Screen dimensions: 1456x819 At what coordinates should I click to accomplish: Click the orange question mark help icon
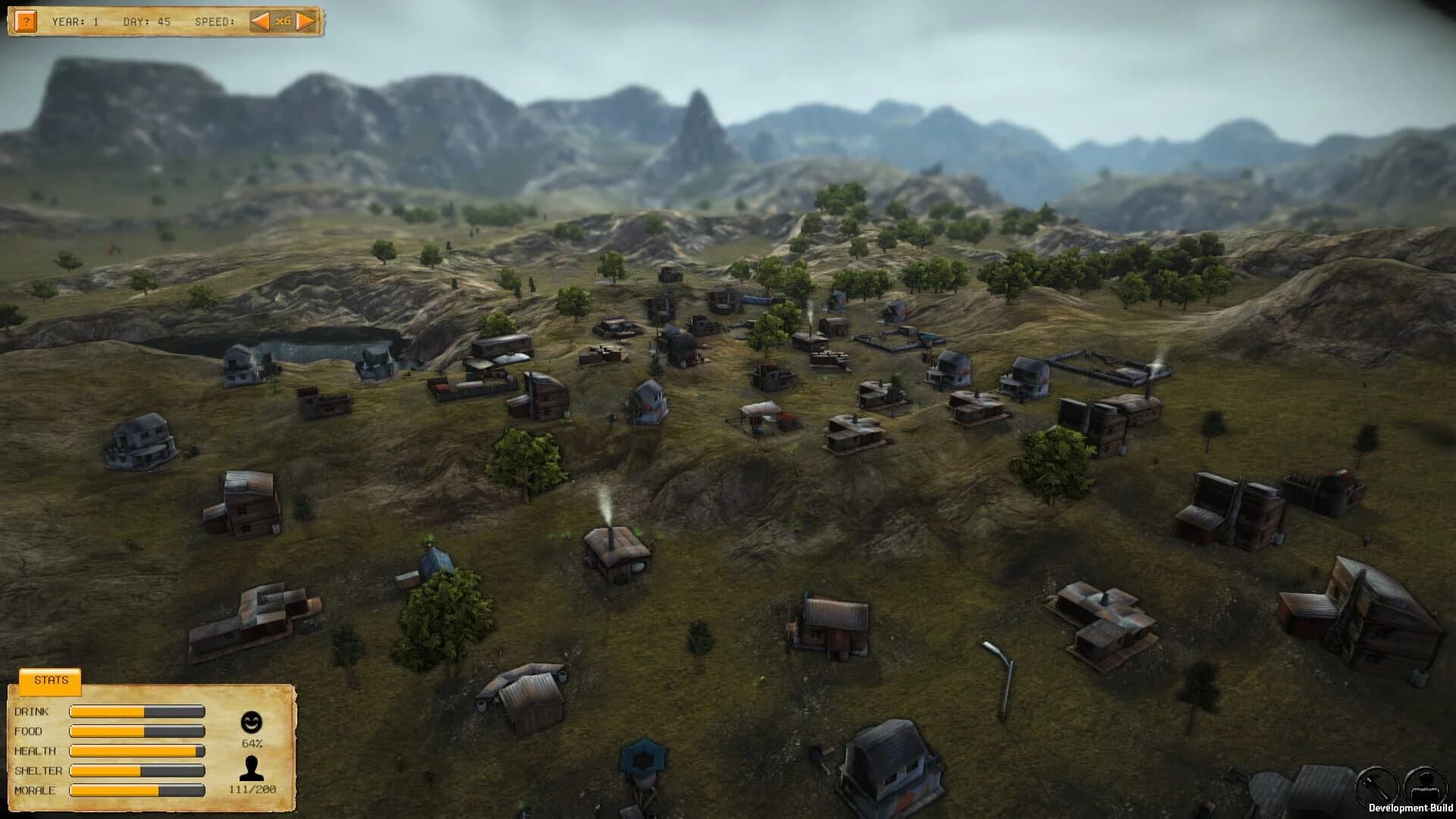coord(27,19)
